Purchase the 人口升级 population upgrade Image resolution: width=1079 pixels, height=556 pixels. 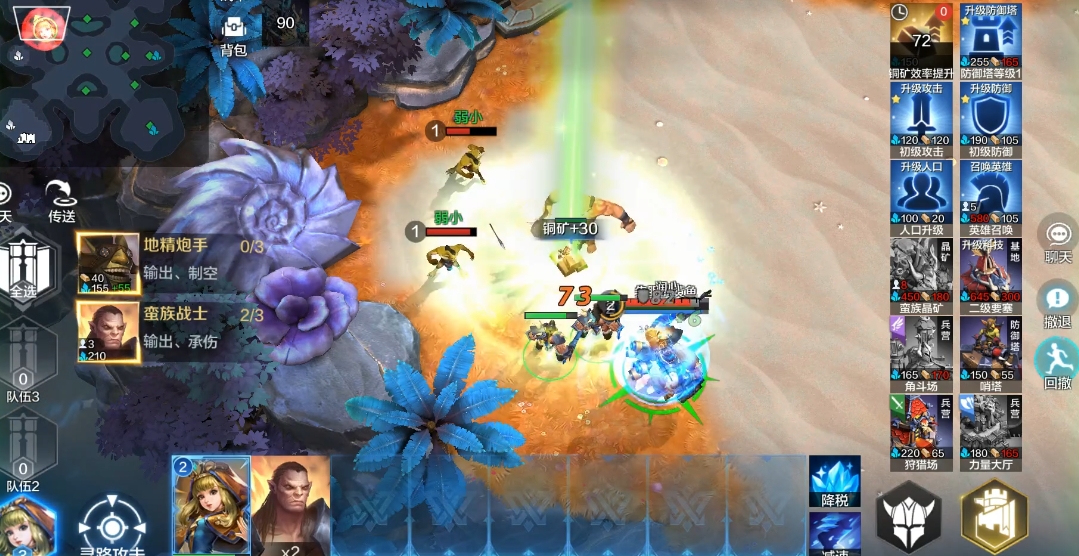pyautogui.click(x=920, y=196)
